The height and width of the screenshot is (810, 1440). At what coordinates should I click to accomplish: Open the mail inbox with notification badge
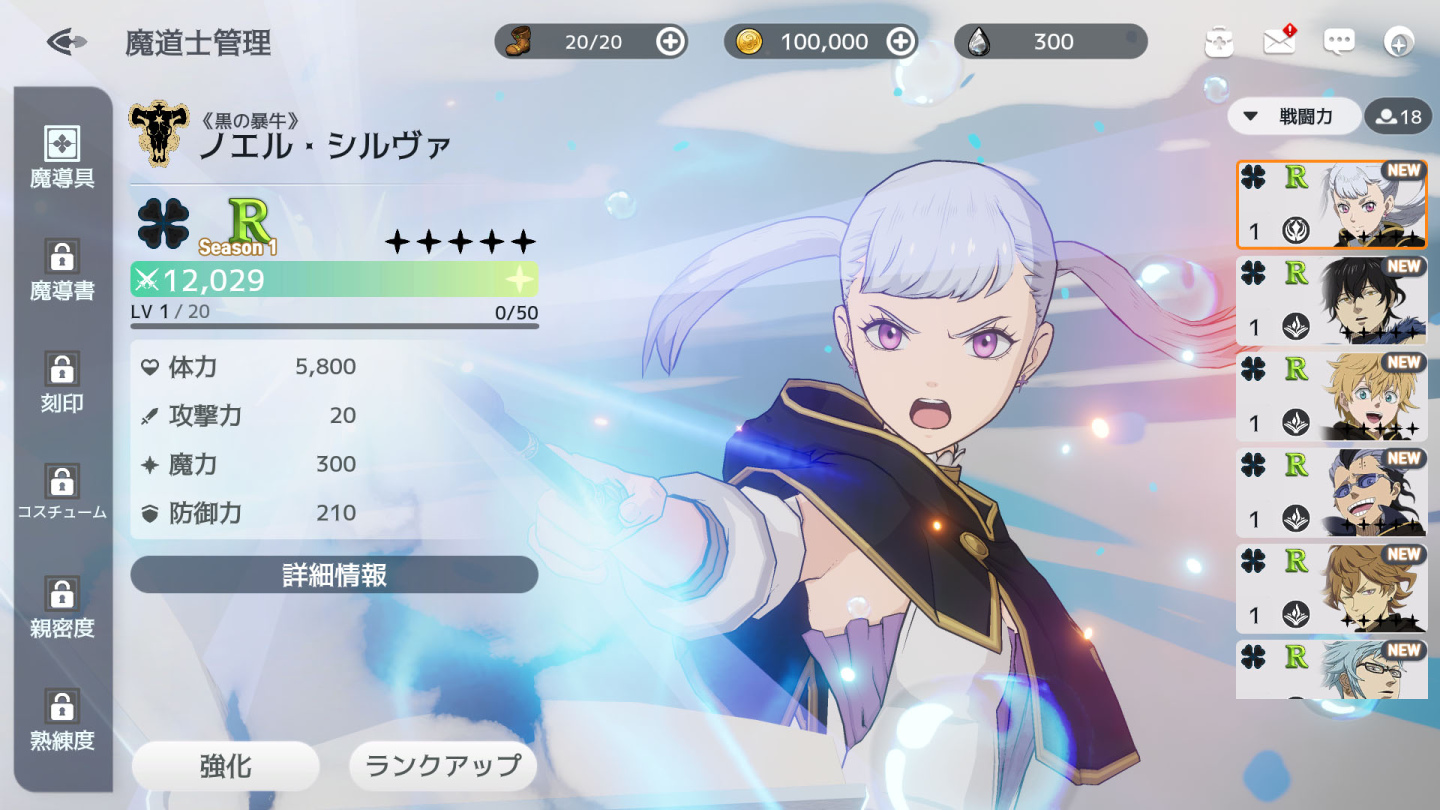(1278, 42)
